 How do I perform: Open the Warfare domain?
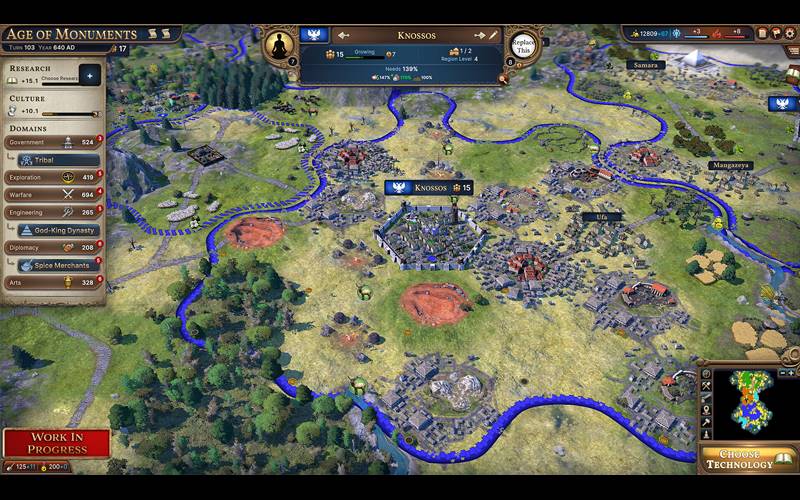(55, 194)
